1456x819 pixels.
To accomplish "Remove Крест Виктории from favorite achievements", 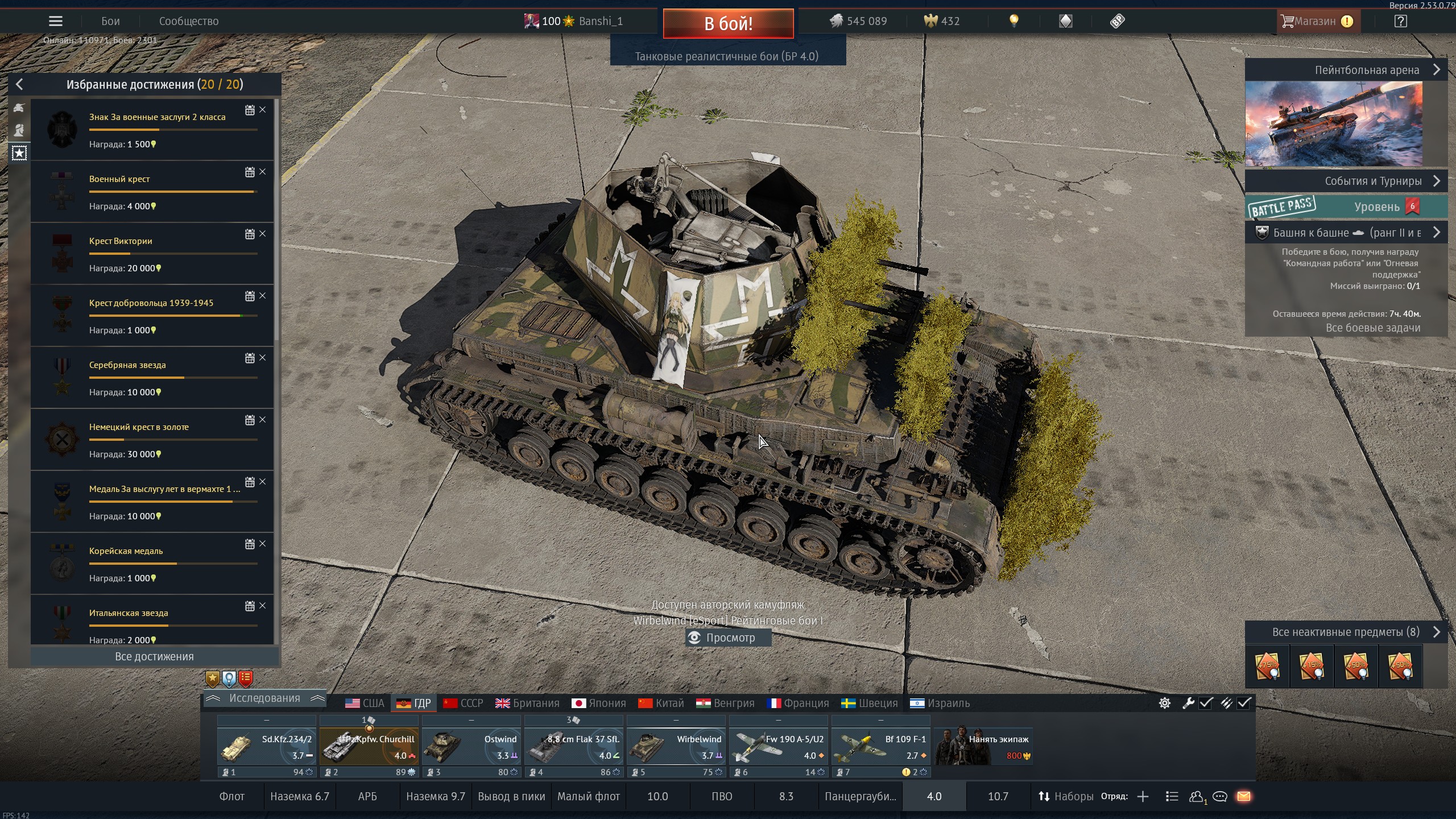I will pyautogui.click(x=263, y=234).
